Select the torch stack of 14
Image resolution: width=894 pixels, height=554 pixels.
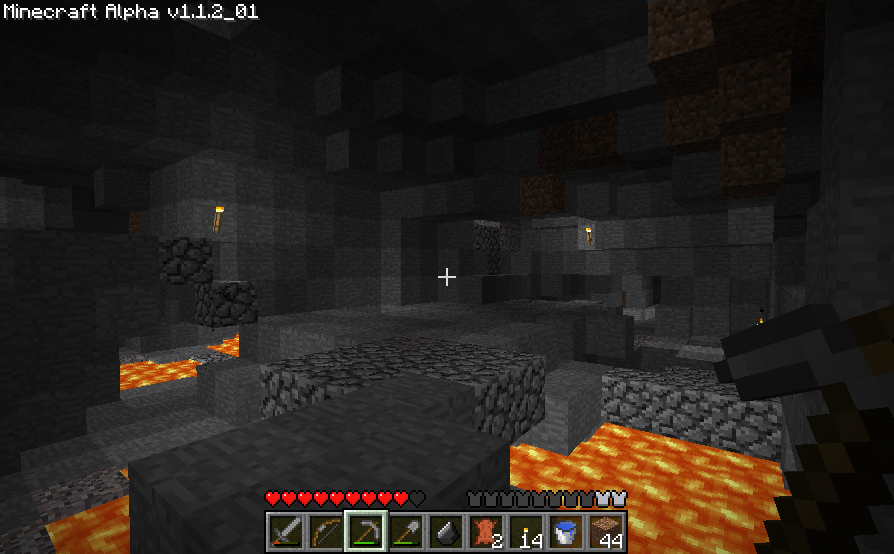click(526, 531)
